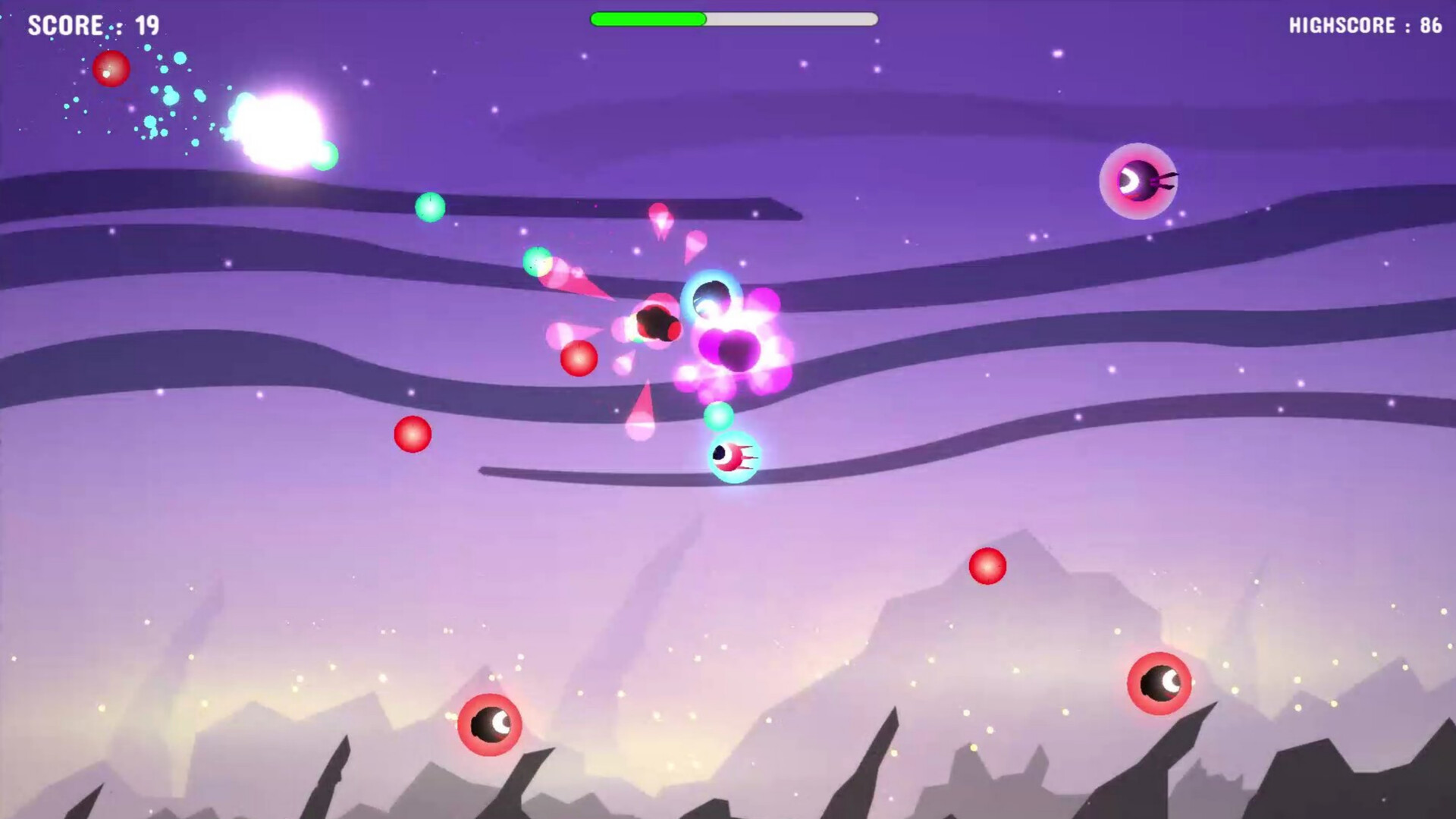Click the red orb above the mountain peak
1456x819 pixels.
coord(987,567)
